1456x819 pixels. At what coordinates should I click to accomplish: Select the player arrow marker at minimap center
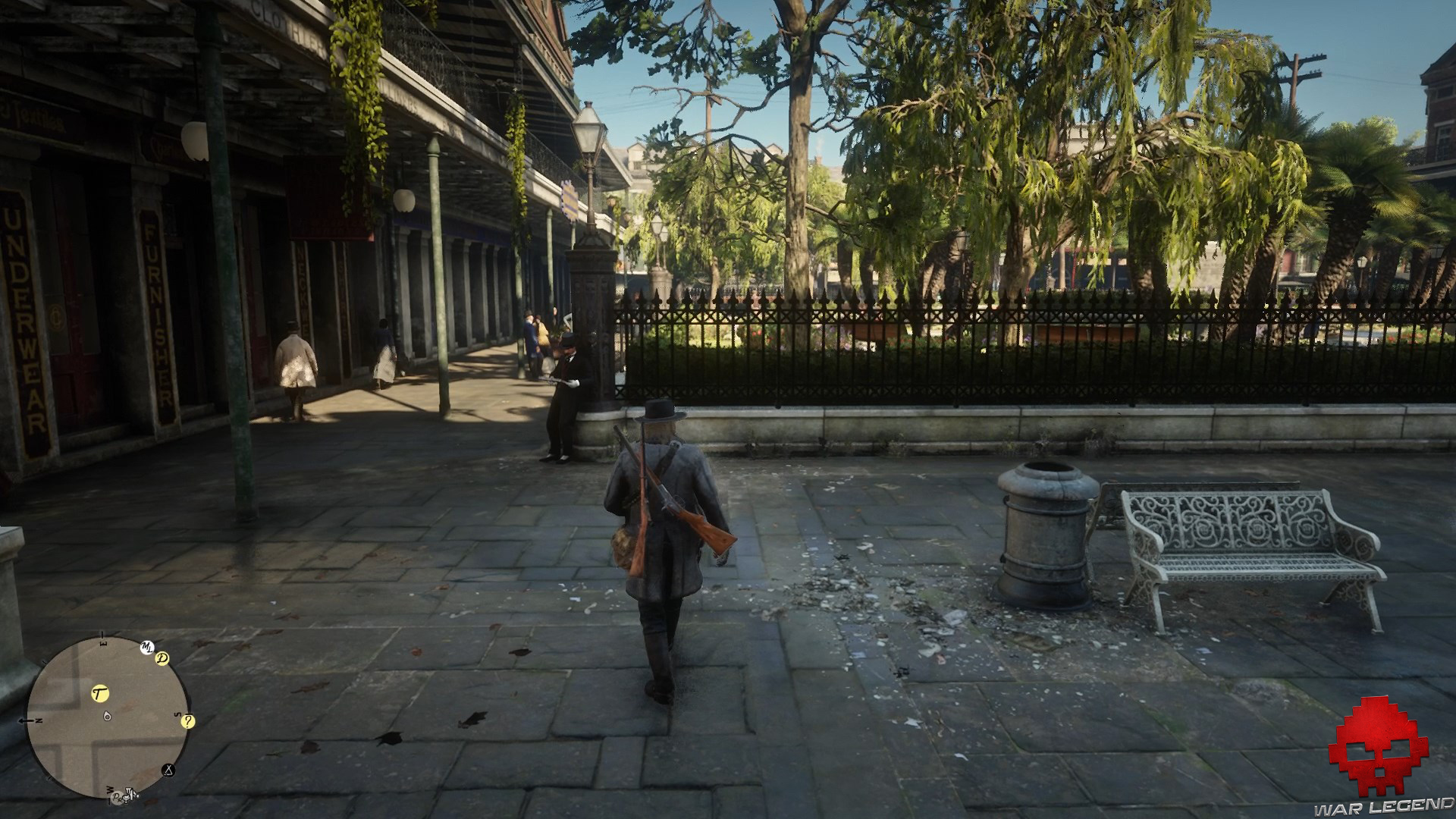pos(108,716)
